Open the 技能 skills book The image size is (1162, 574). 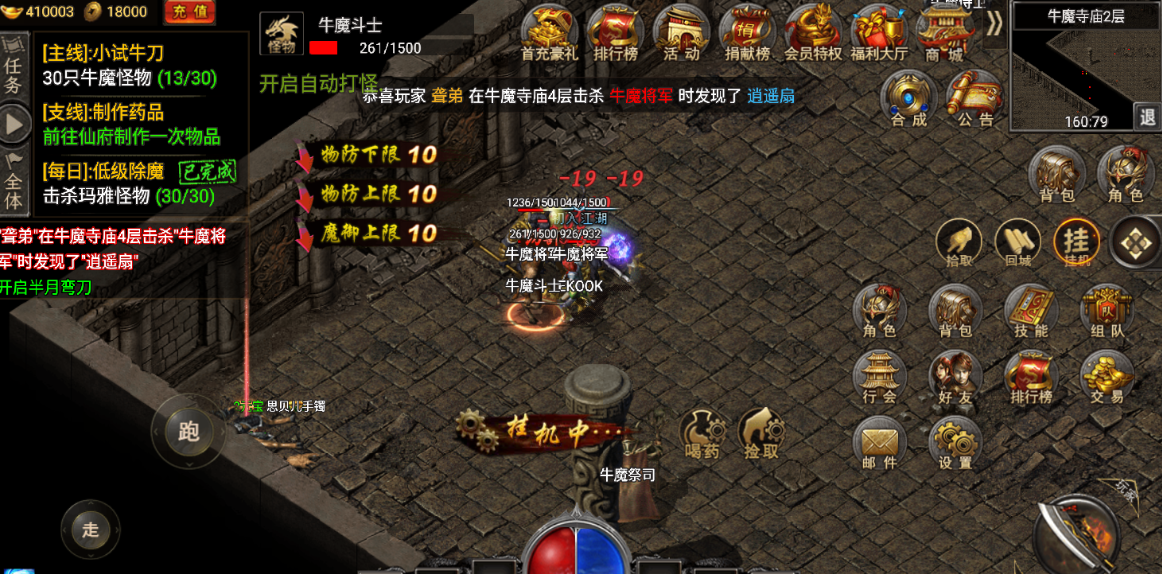click(x=1030, y=310)
